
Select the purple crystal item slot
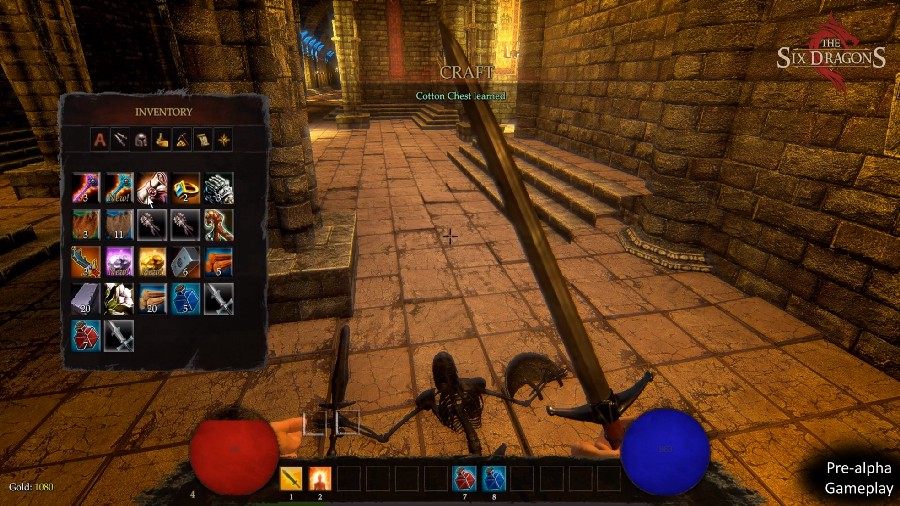click(x=120, y=261)
